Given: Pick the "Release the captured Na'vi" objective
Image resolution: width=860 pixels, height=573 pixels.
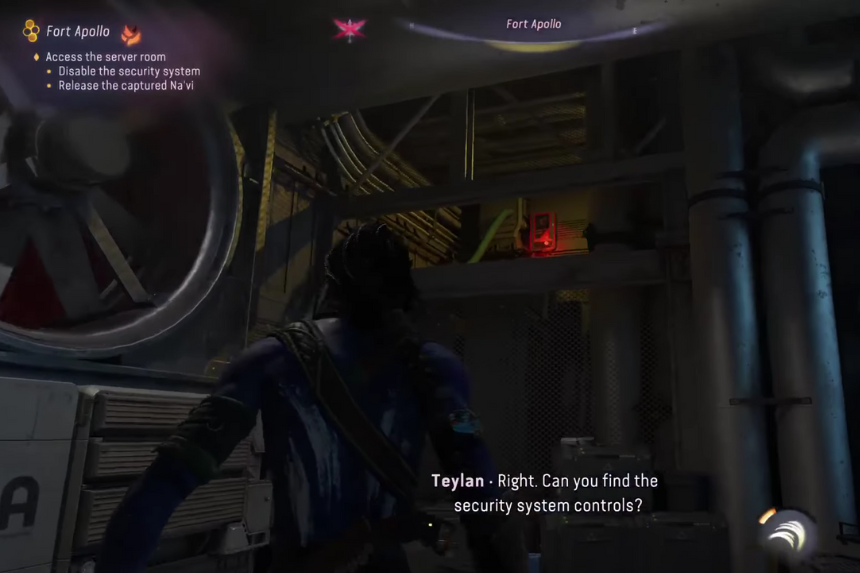Looking at the screenshot, I should pyautogui.click(x=124, y=86).
